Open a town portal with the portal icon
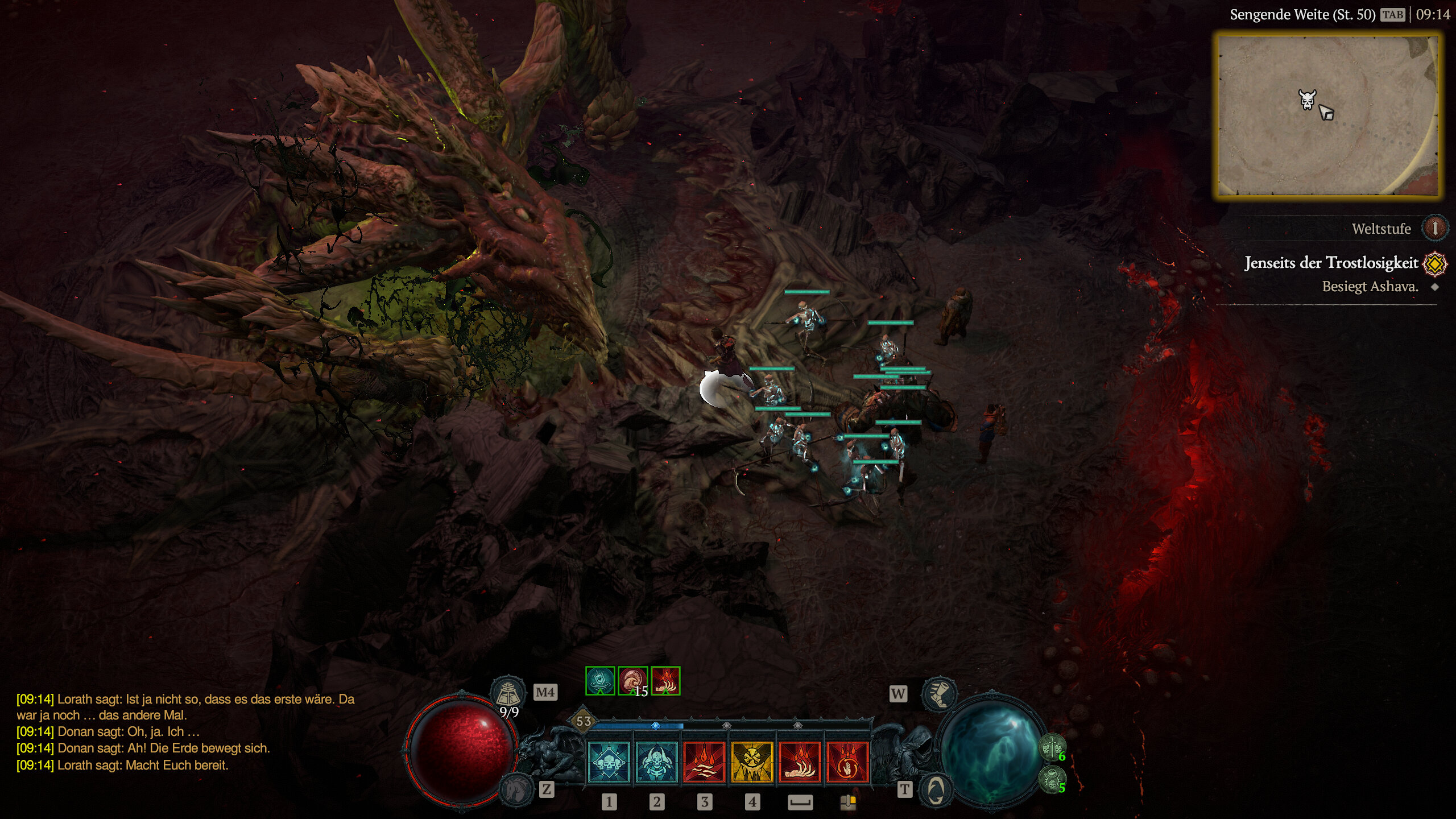Viewport: 1456px width, 819px height. coord(937,789)
